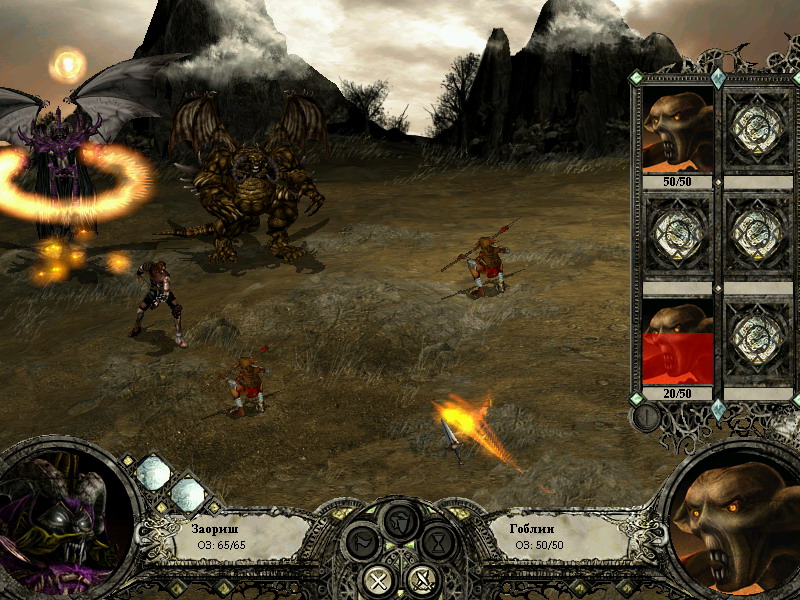Click the shield defend button

(x=402, y=521)
